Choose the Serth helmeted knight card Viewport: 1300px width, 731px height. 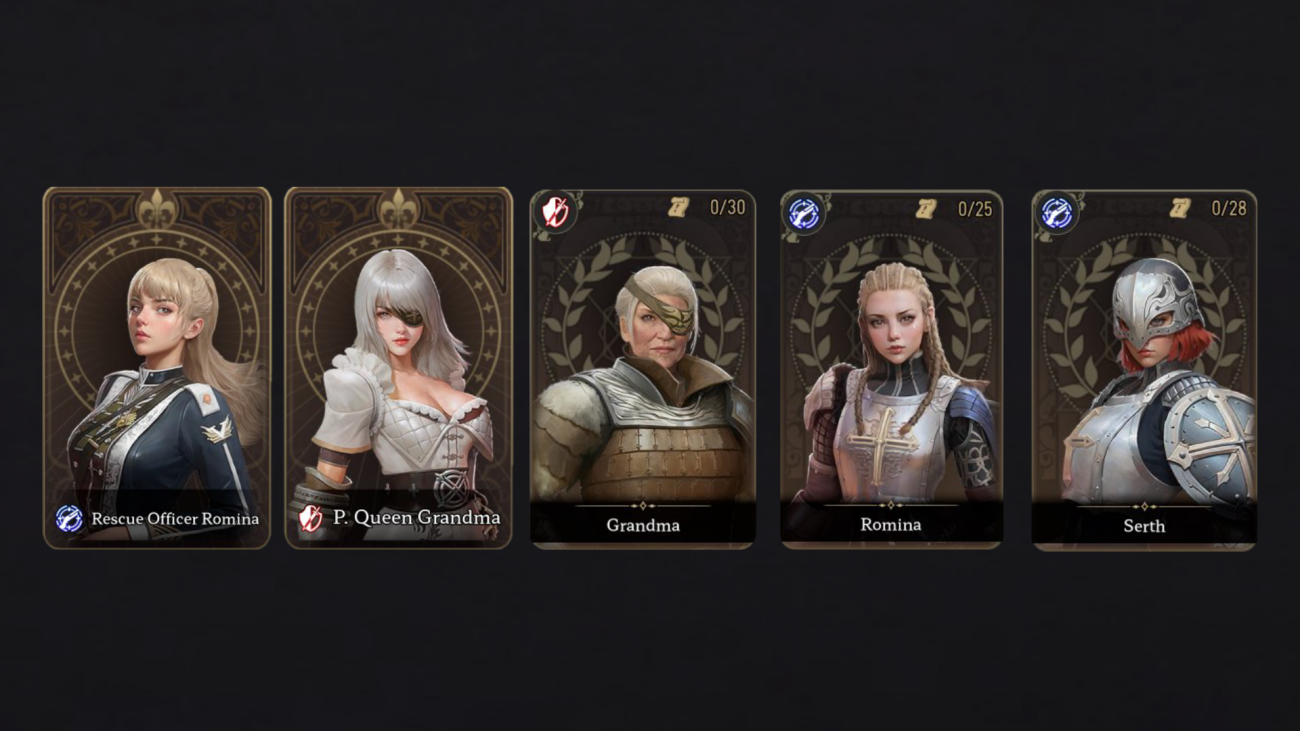1143,369
